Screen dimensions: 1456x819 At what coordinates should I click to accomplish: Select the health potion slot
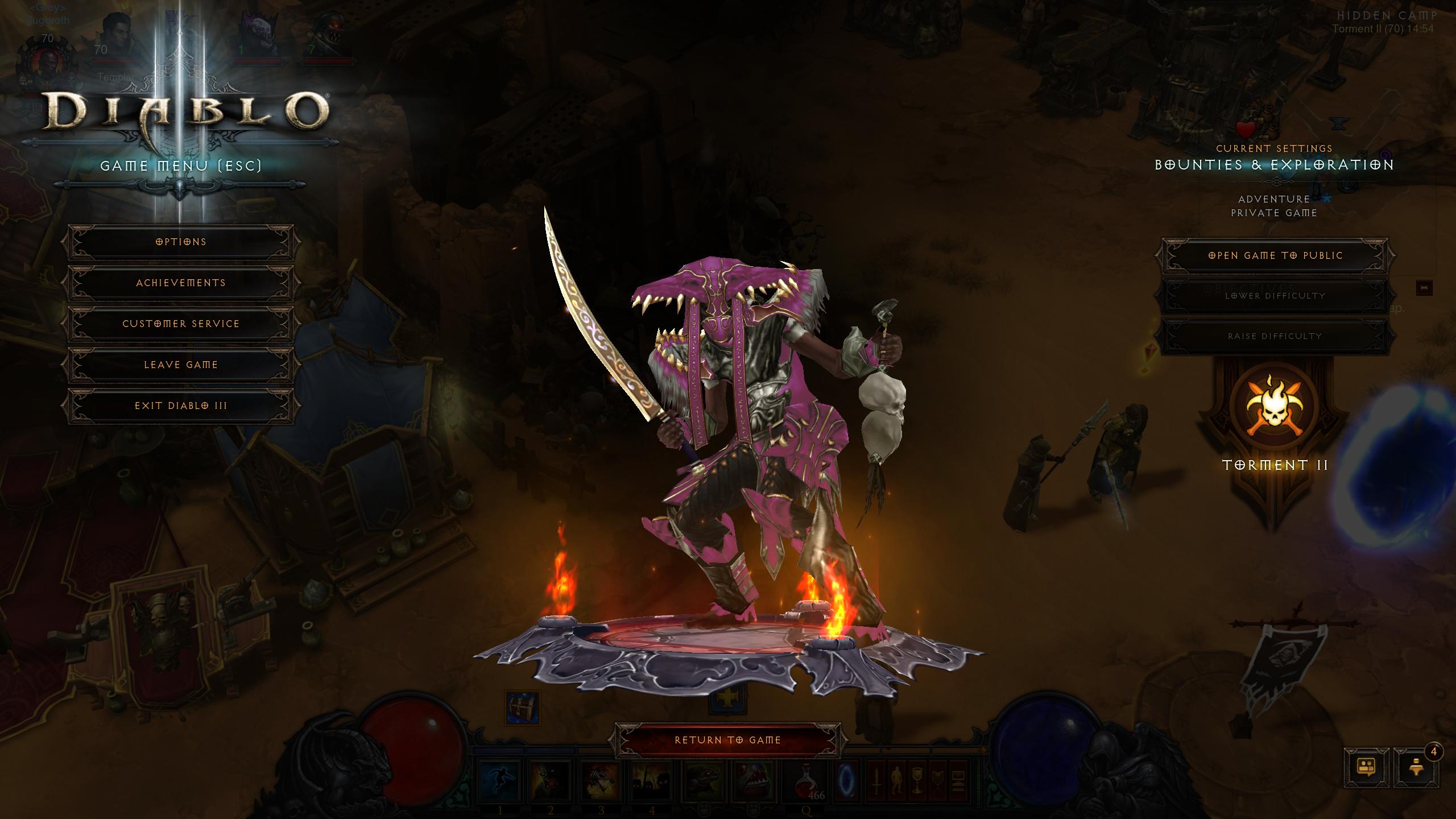tap(808, 781)
